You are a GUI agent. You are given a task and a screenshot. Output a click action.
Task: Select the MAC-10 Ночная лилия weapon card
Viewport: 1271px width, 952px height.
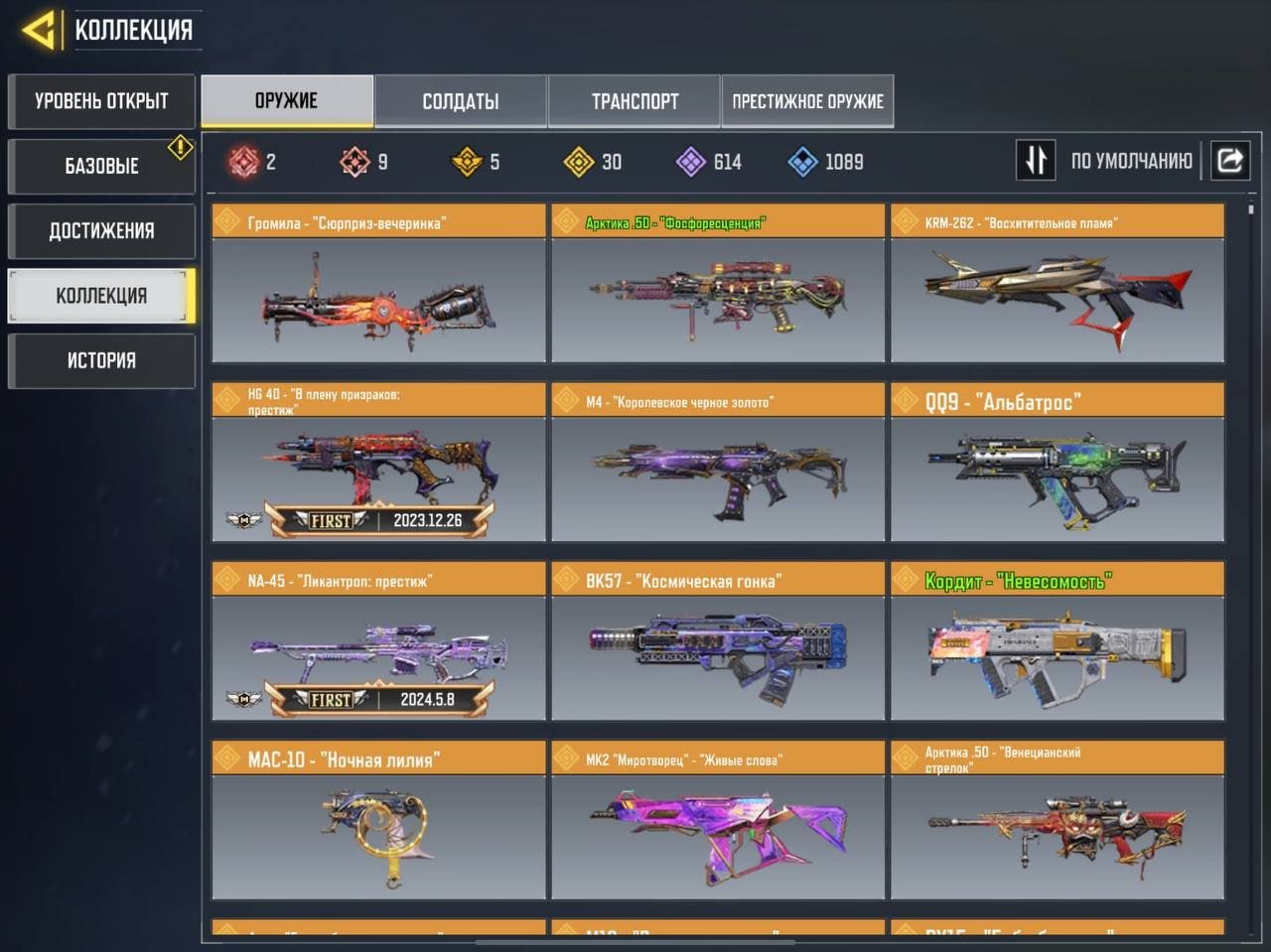pyautogui.click(x=378, y=820)
